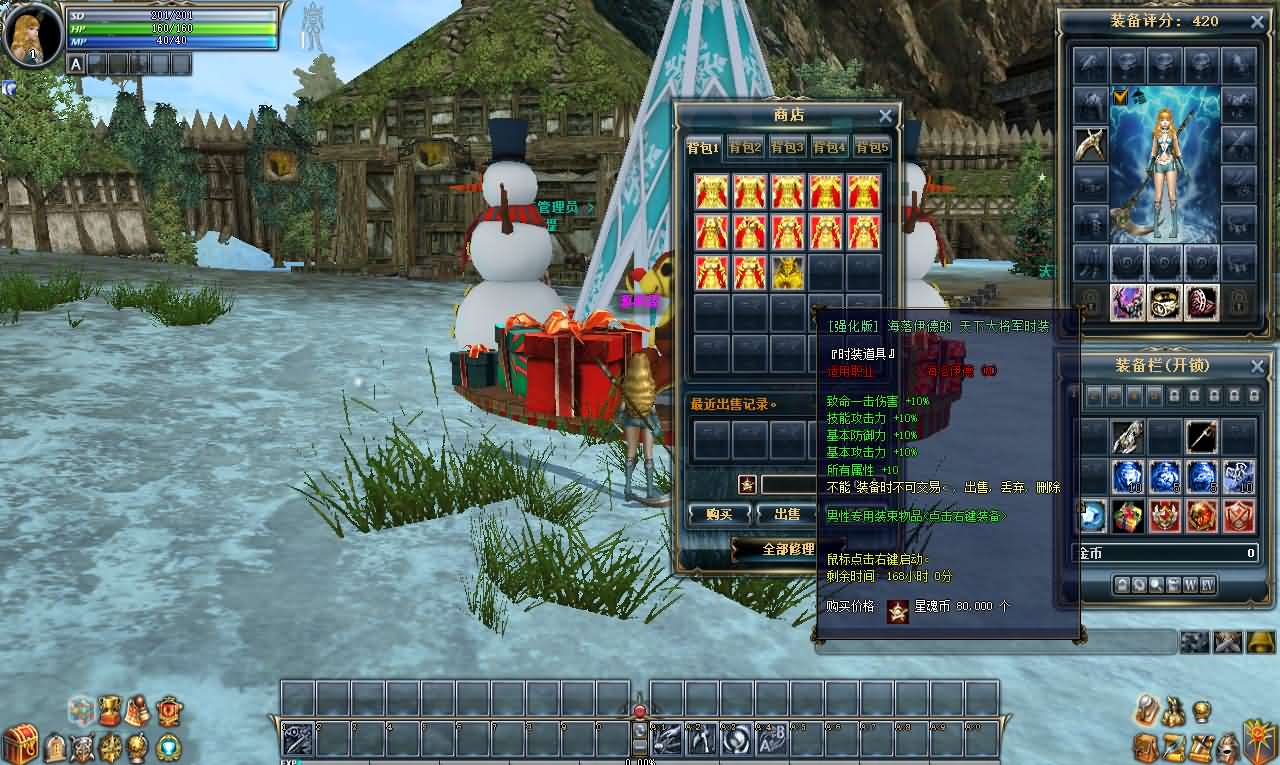Close the 装备栏 inventory panel
The height and width of the screenshot is (765, 1280).
click(1258, 366)
